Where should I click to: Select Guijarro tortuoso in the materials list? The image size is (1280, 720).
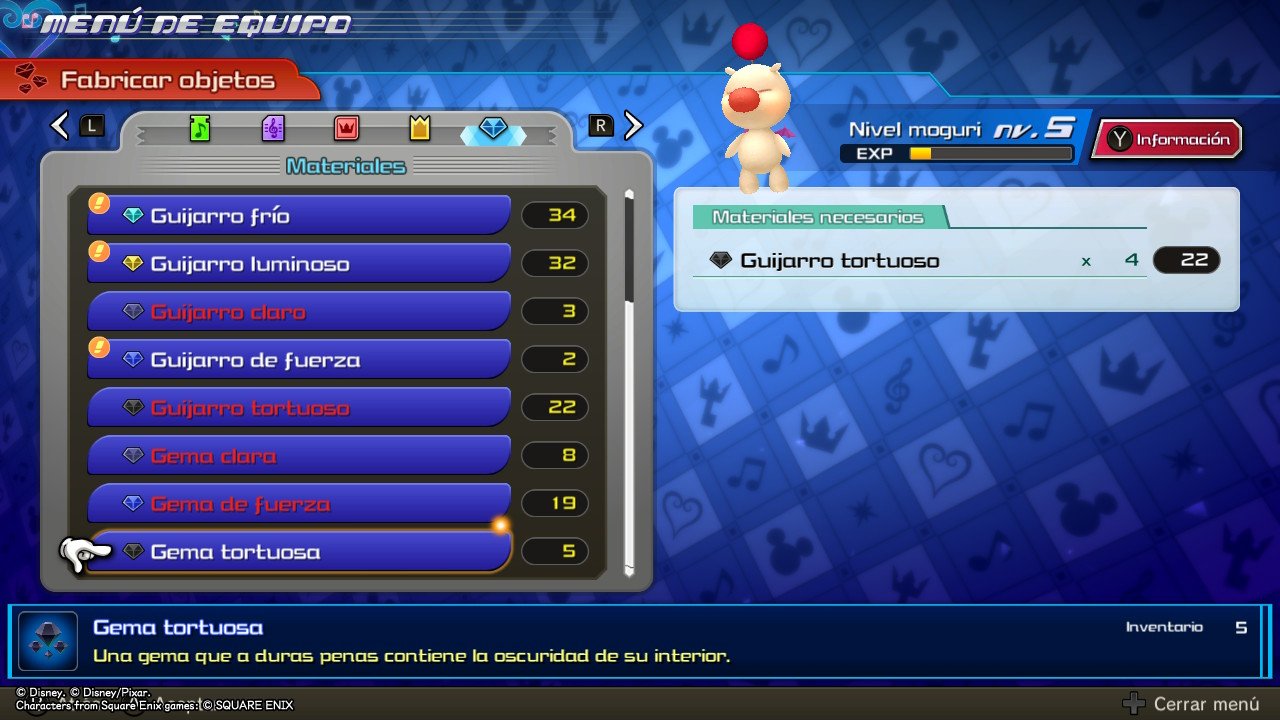[x=300, y=408]
